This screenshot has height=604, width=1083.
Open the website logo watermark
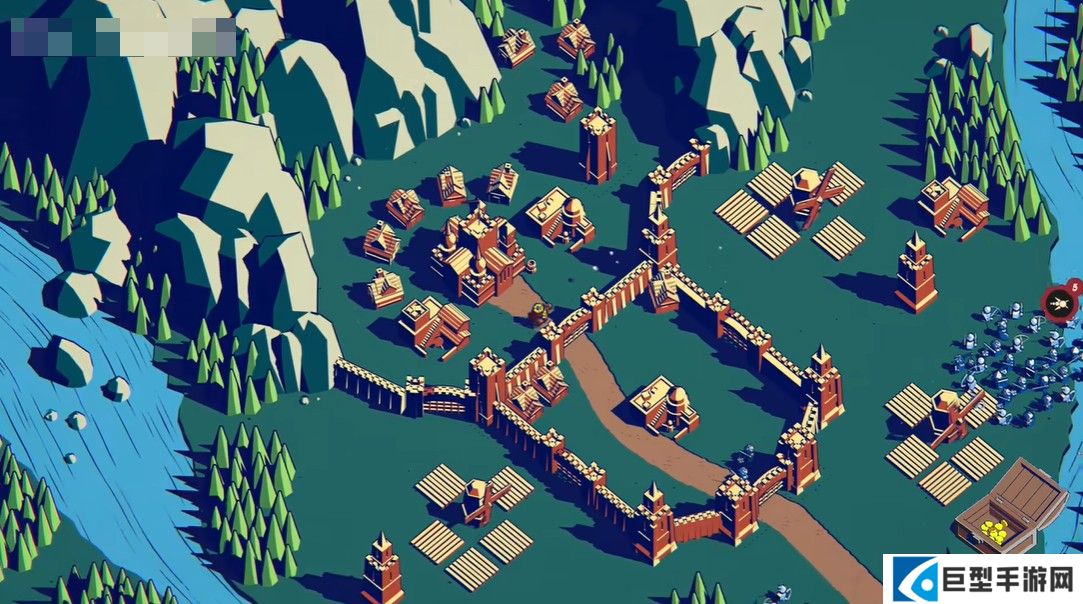tap(982, 579)
